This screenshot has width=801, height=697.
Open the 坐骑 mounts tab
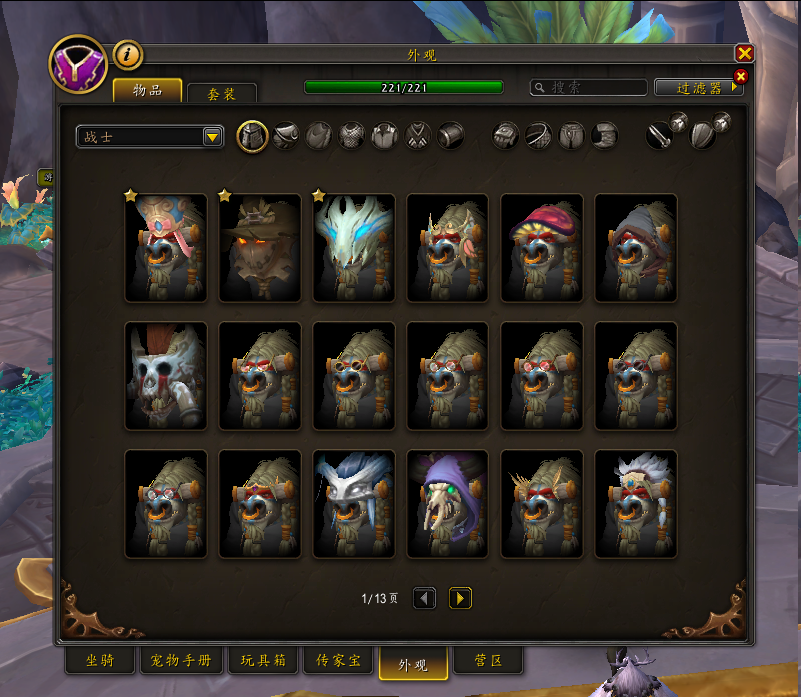99,661
